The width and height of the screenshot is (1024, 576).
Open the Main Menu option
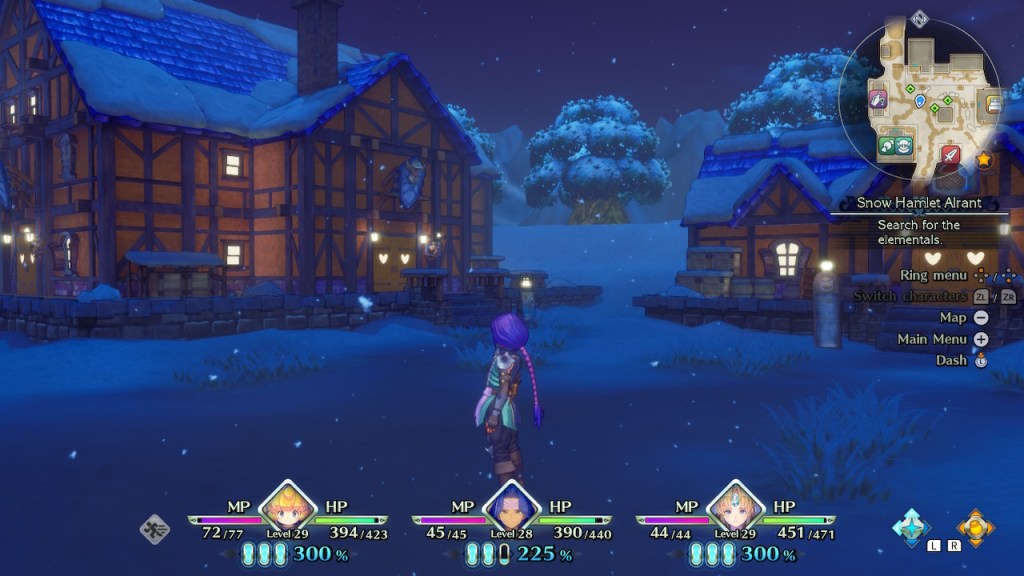pos(932,339)
